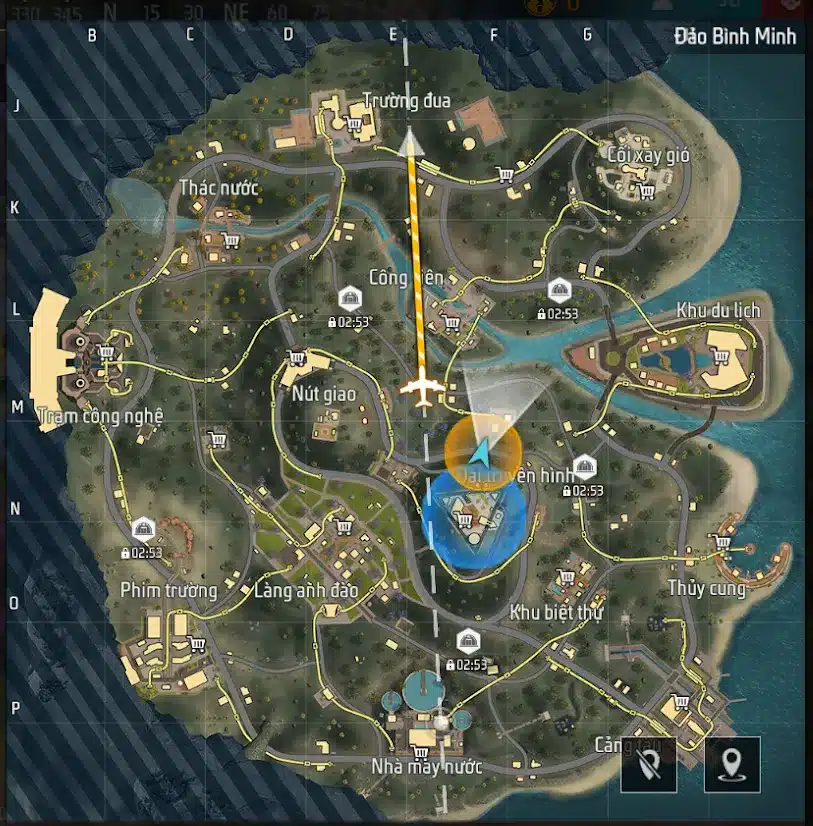This screenshot has width=813, height=826.
Task: Select the shop cart icon at Trường đua
Action: tap(353, 125)
